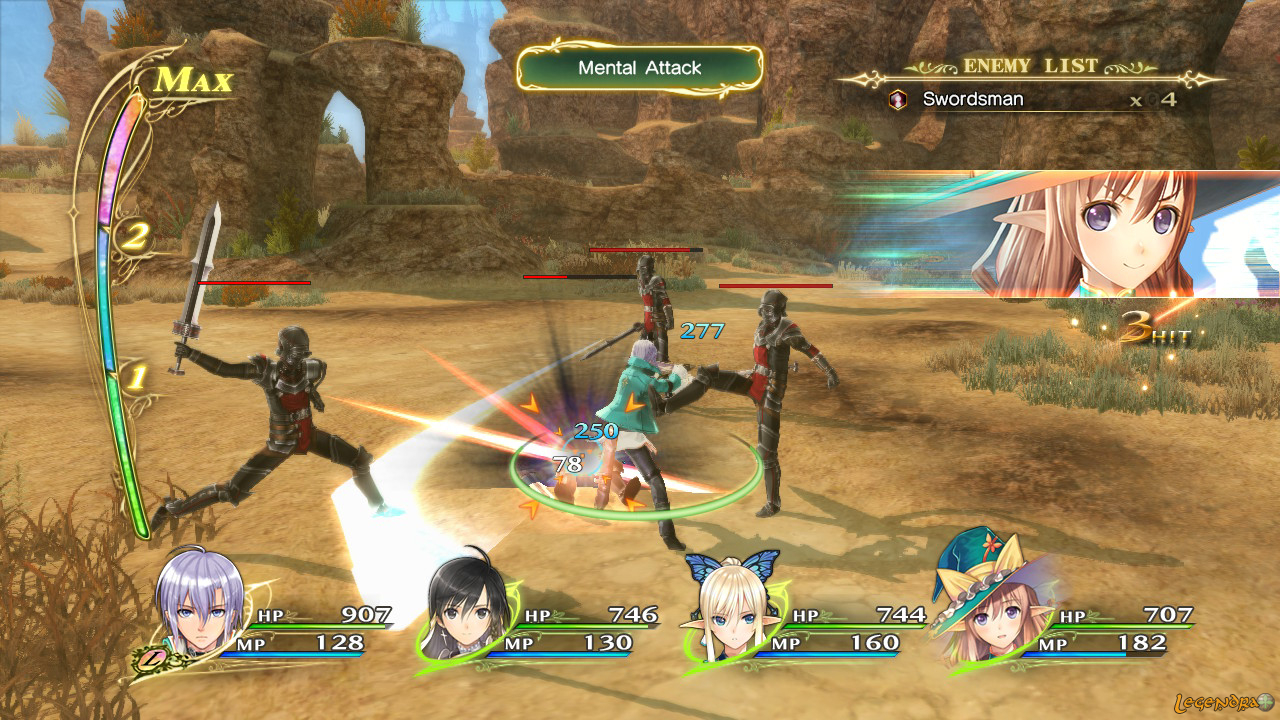Select the witch-hat girl party portrait

(x=982, y=612)
